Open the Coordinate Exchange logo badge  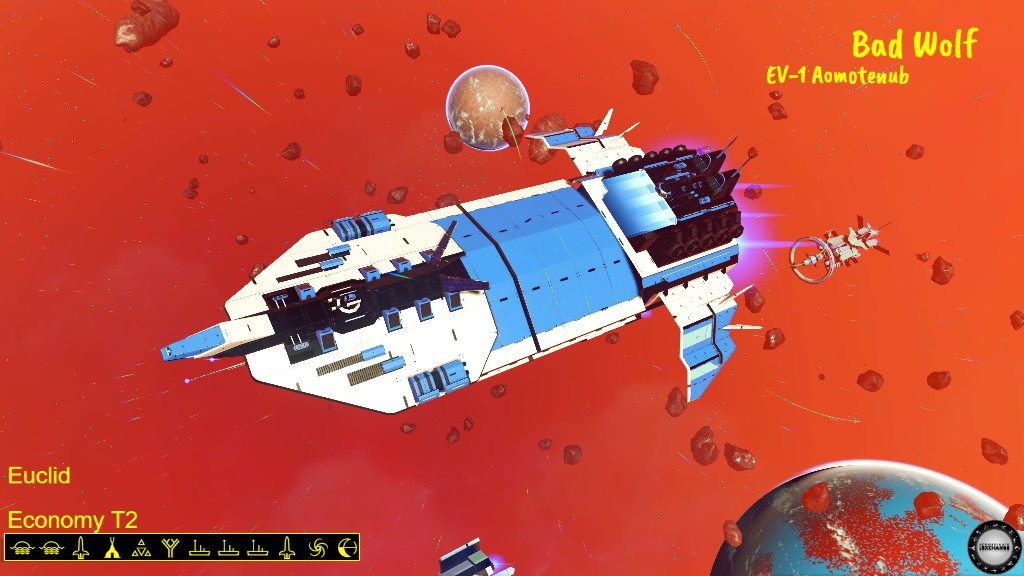993,546
